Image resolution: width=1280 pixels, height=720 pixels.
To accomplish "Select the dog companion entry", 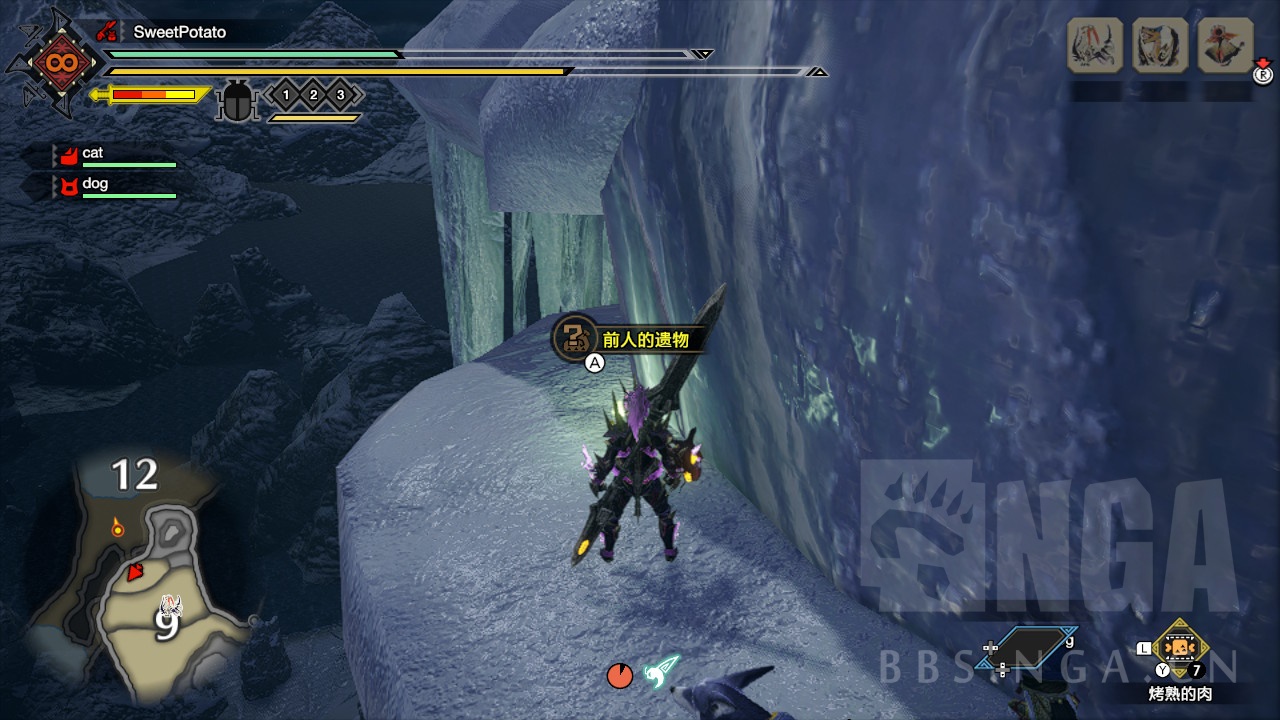I will (94, 184).
